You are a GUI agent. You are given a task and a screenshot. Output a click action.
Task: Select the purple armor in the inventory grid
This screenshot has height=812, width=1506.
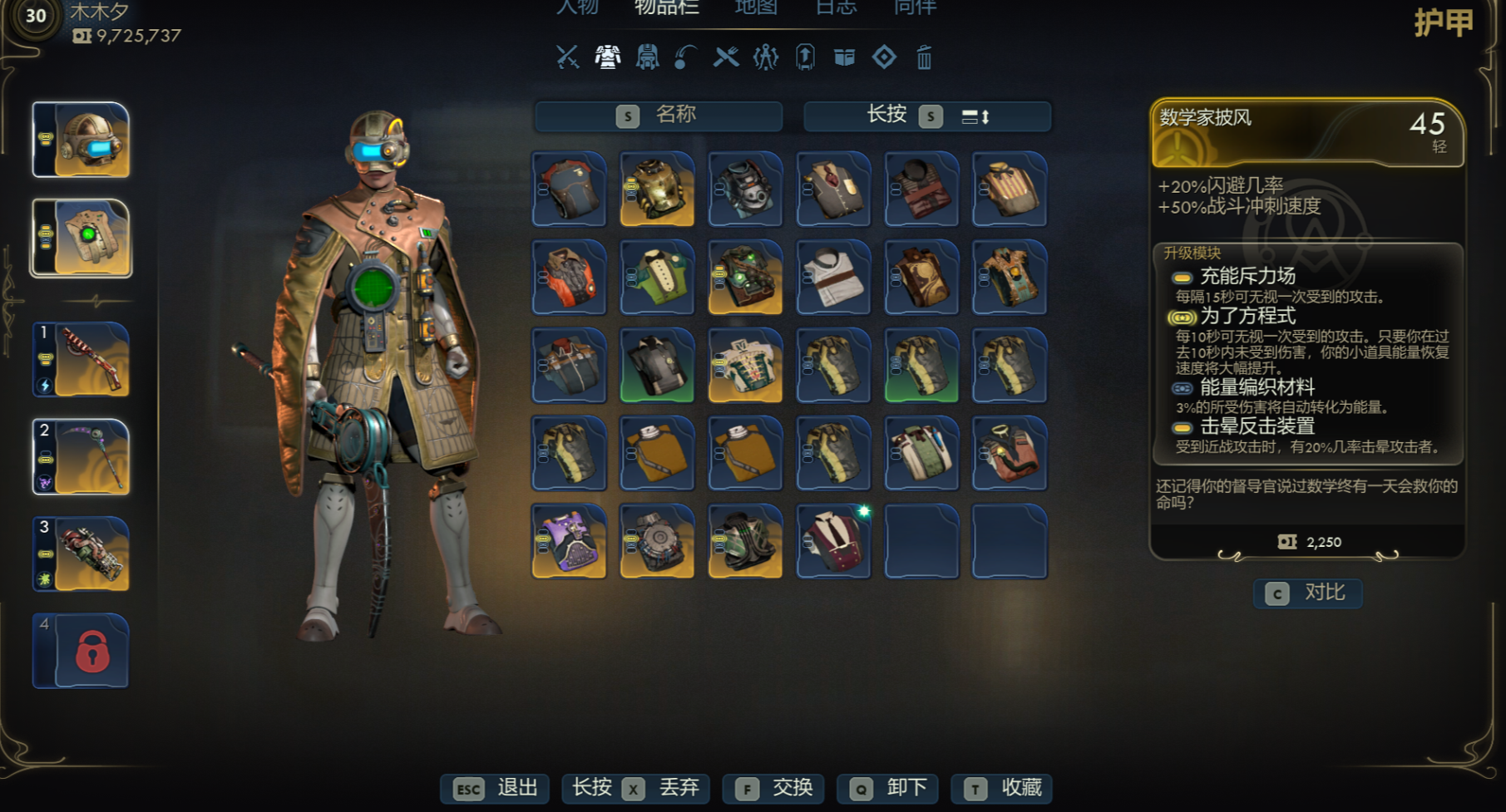tap(570, 541)
